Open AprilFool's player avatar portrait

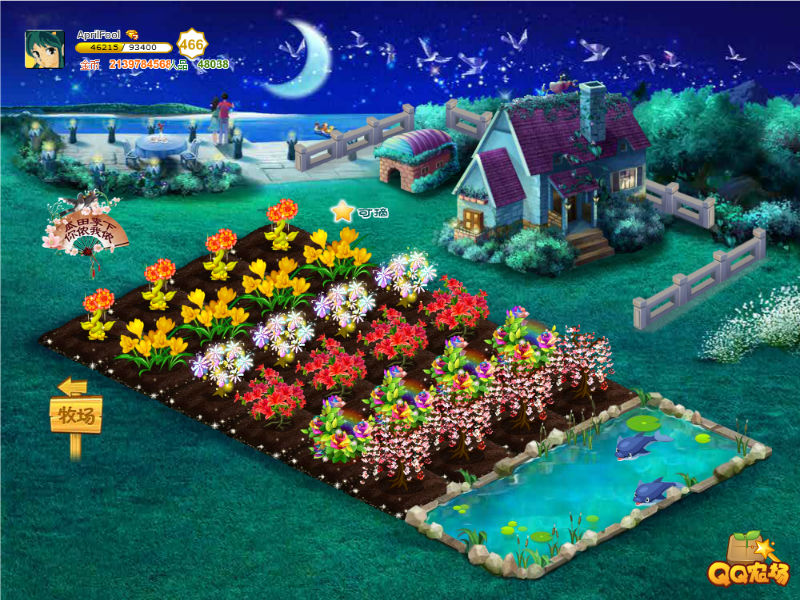[45, 49]
